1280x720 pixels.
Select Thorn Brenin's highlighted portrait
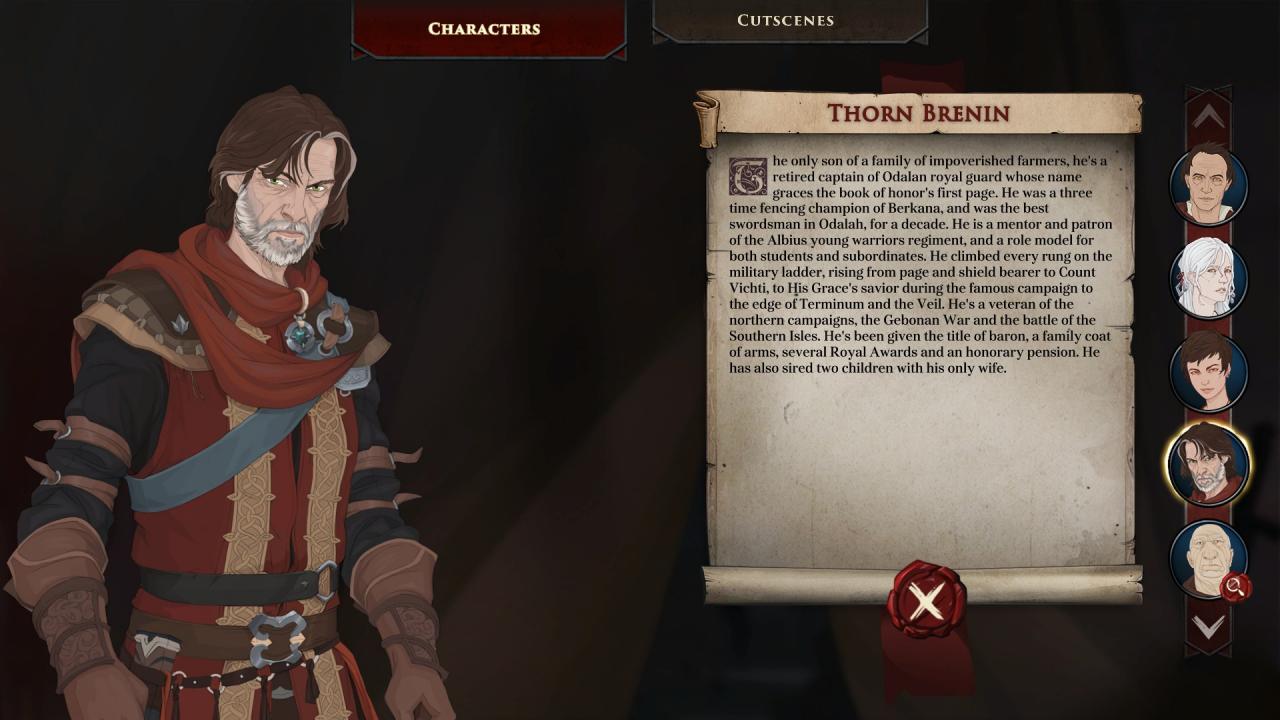click(1208, 464)
